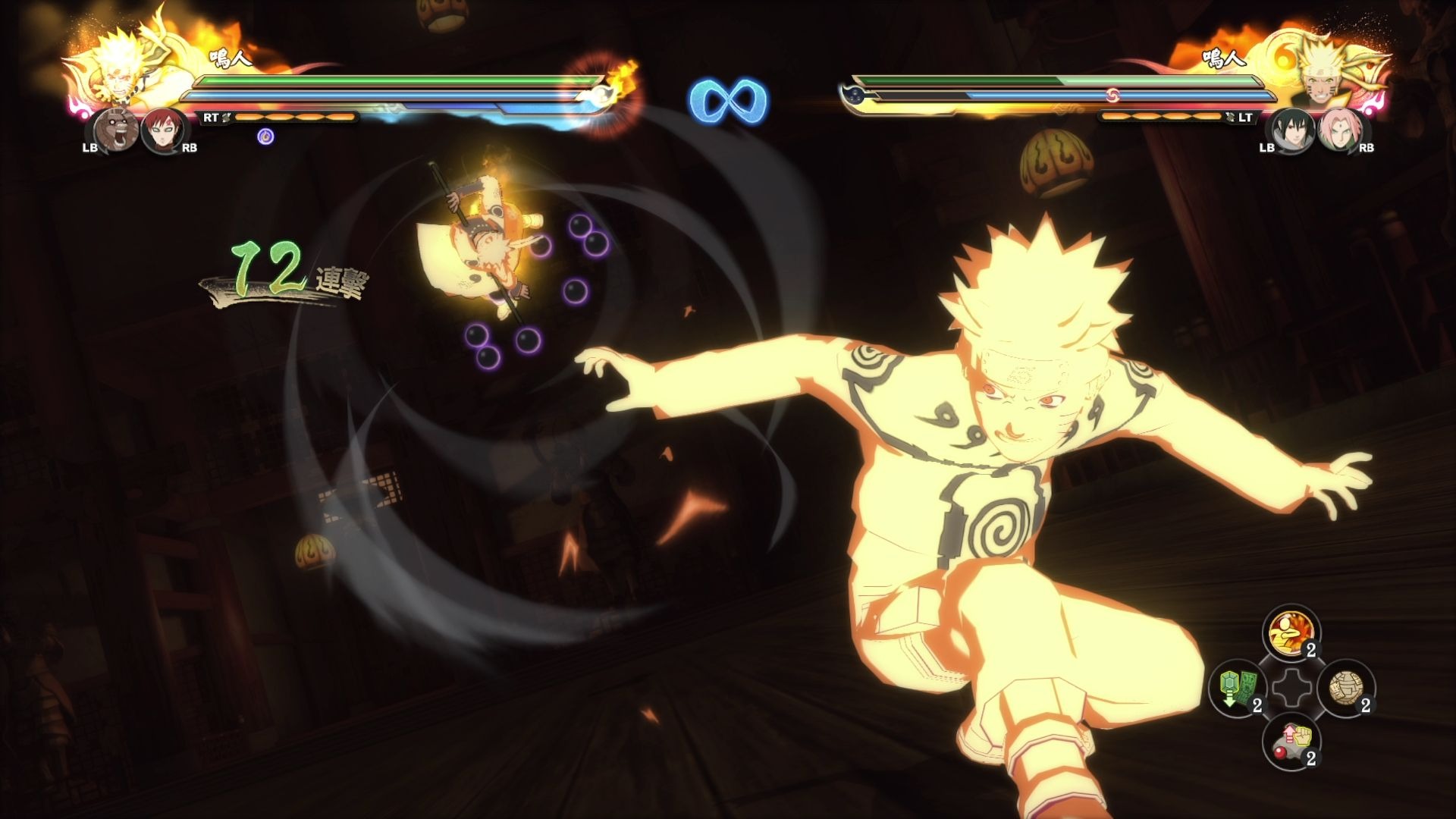
Task: Call the Gaara support portrait
Action: (164, 131)
